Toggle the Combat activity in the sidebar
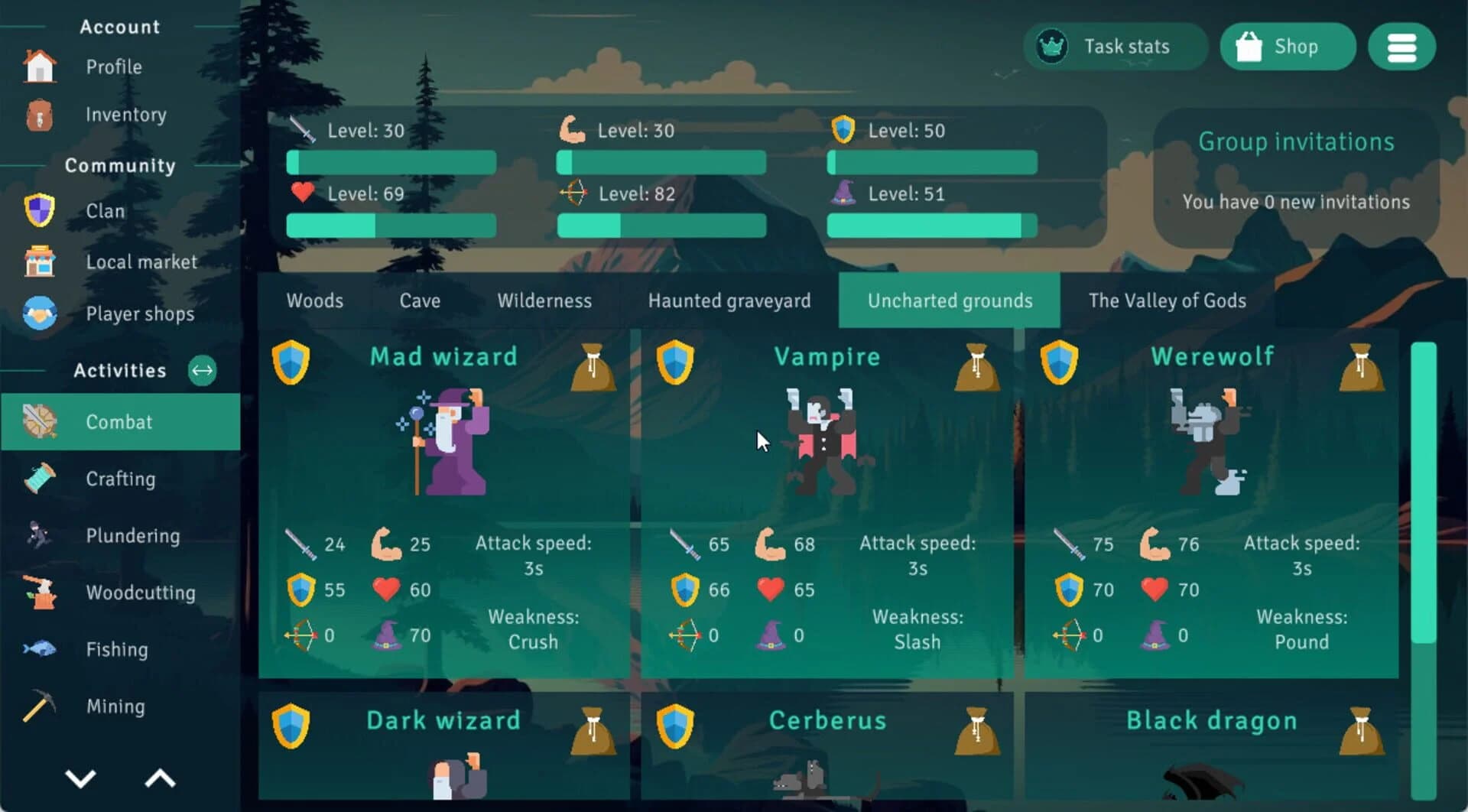 pyautogui.click(x=119, y=421)
